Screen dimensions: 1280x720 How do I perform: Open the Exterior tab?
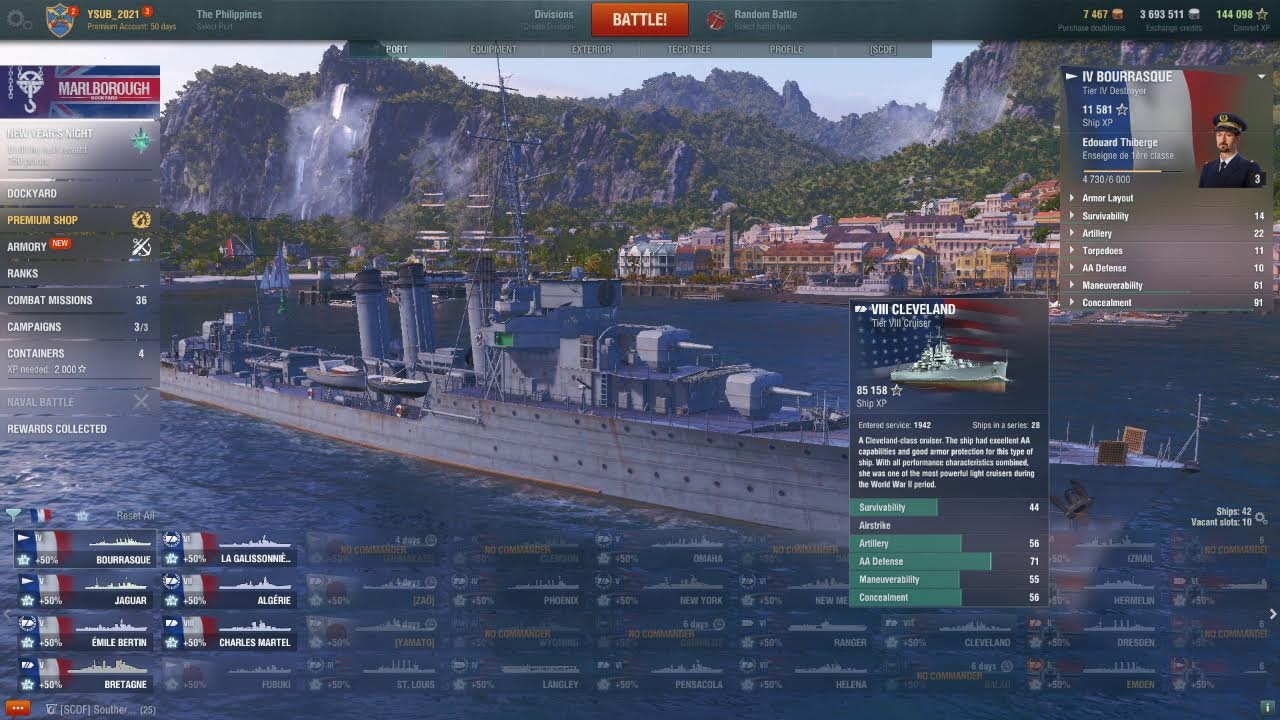coord(591,49)
